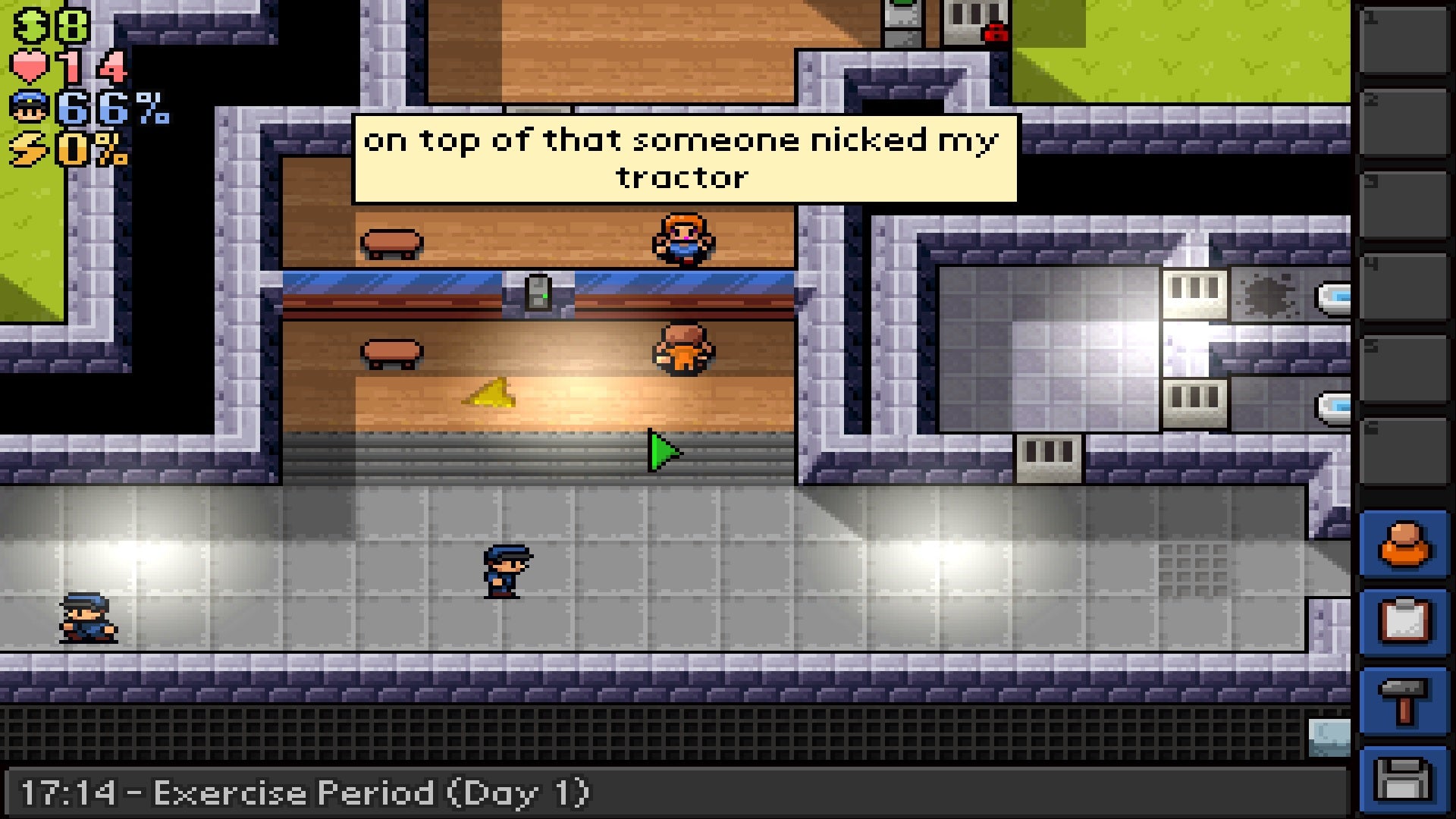Click the floppy disk save button
Image resolution: width=1456 pixels, height=819 pixels.
coord(1404,780)
